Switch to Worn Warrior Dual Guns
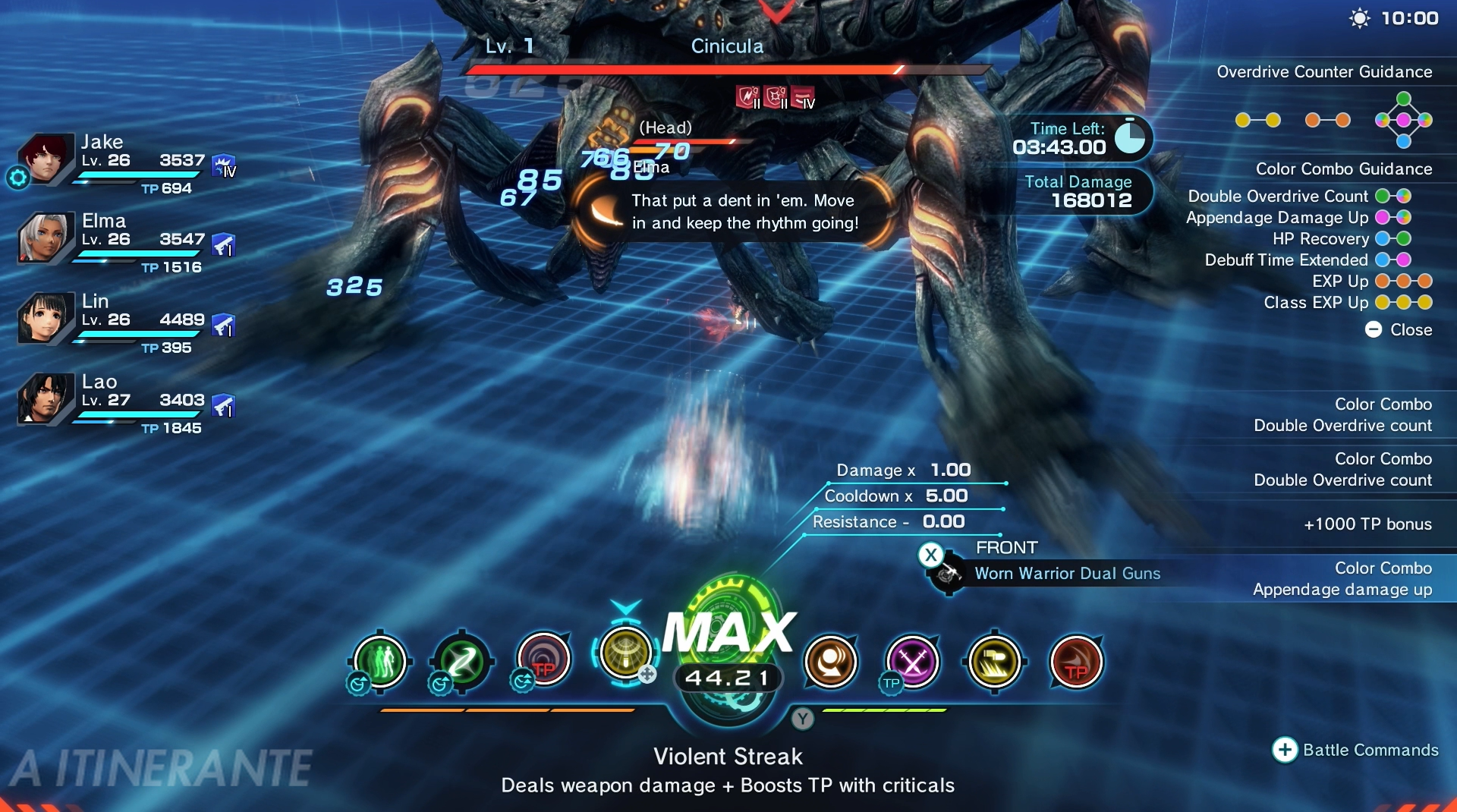This screenshot has height=812, width=1457. pos(1066,573)
